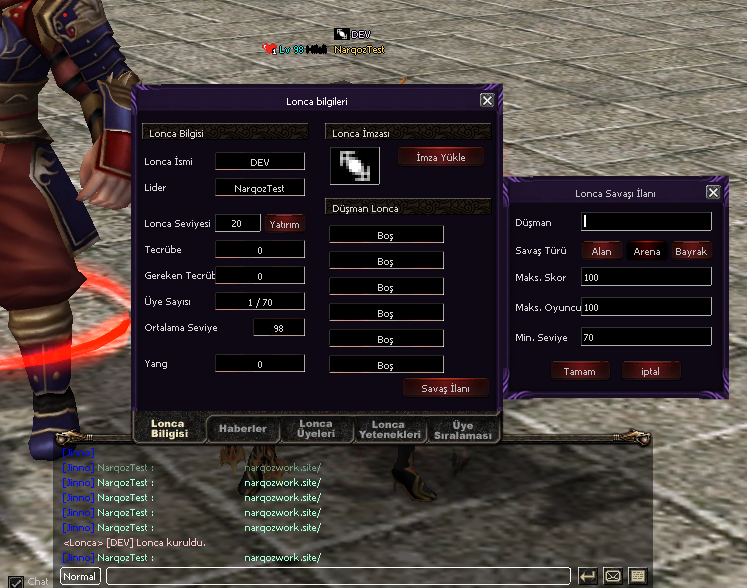
Task: Open the Yatırım guild investment option
Action: [x=285, y=224]
